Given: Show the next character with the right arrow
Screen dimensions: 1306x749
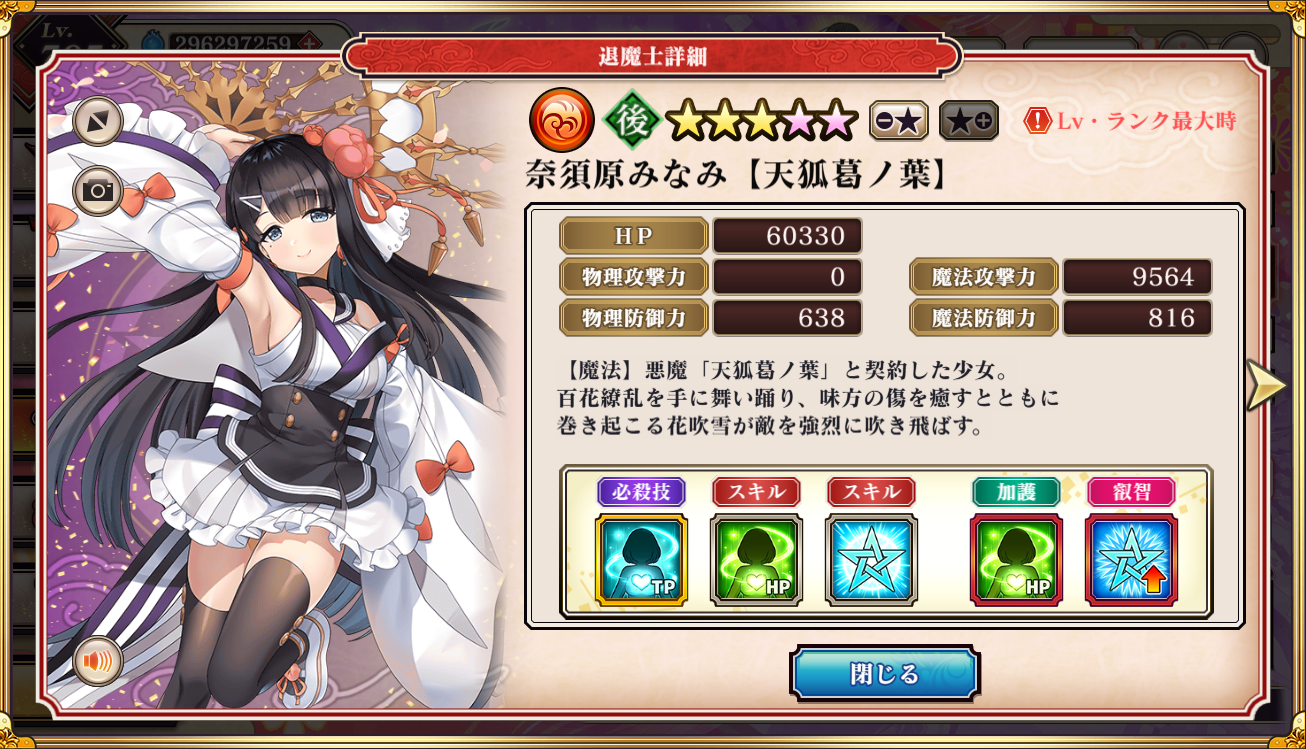Looking at the screenshot, I should 1265,385.
